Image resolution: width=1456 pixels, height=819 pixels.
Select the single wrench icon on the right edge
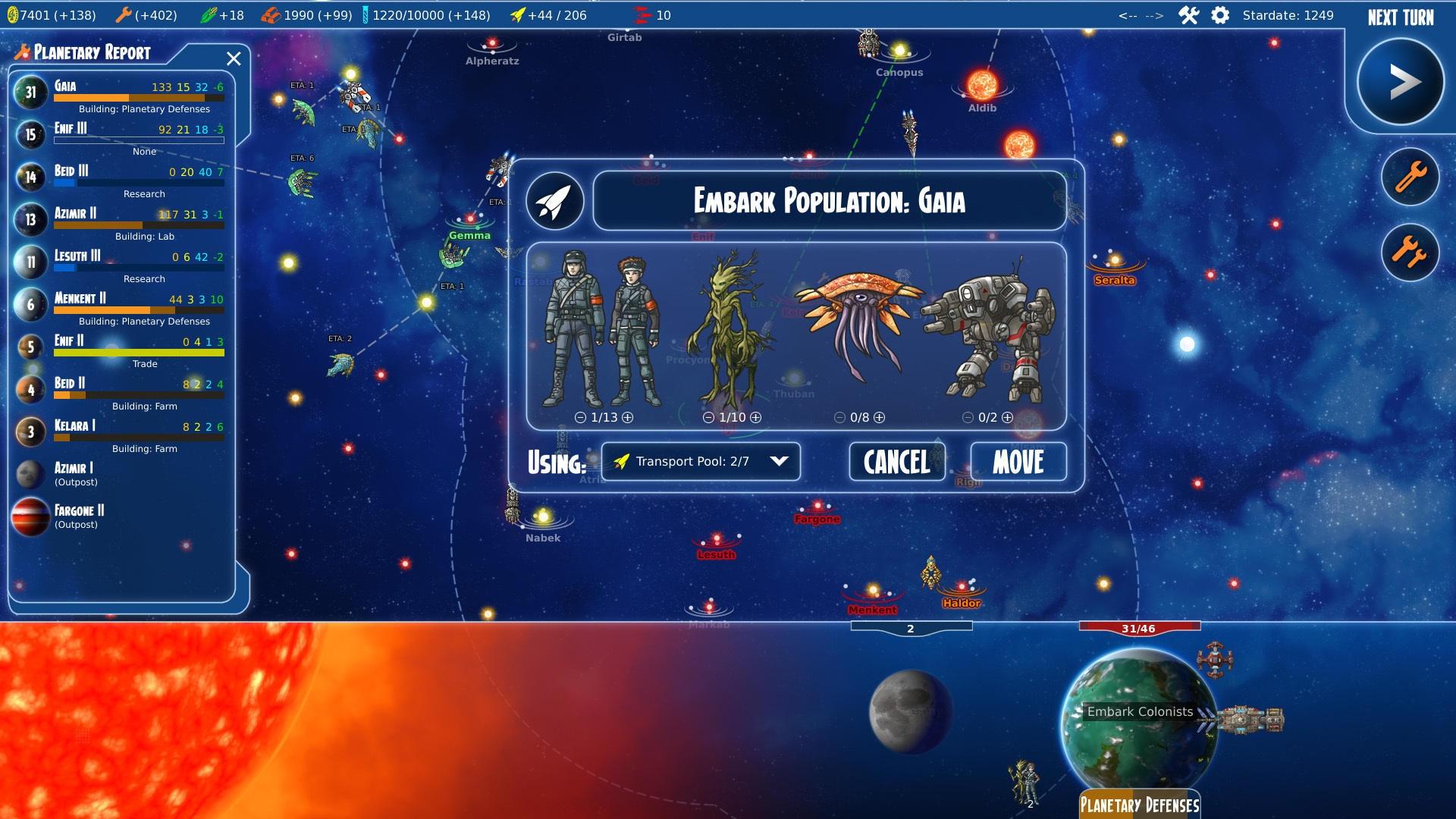(1410, 176)
